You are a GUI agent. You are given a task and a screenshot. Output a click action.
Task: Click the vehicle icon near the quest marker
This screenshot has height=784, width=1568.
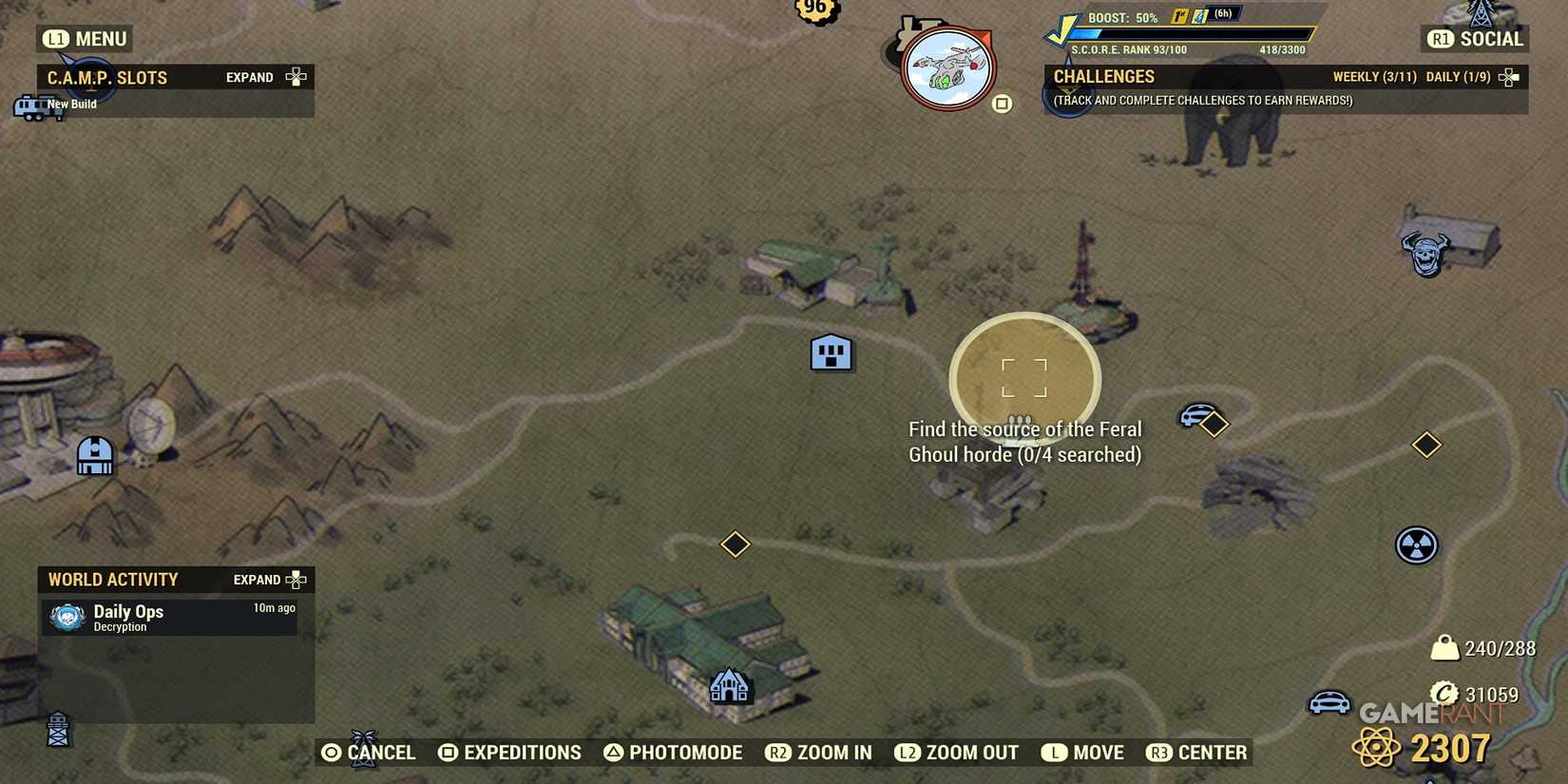tap(1196, 415)
